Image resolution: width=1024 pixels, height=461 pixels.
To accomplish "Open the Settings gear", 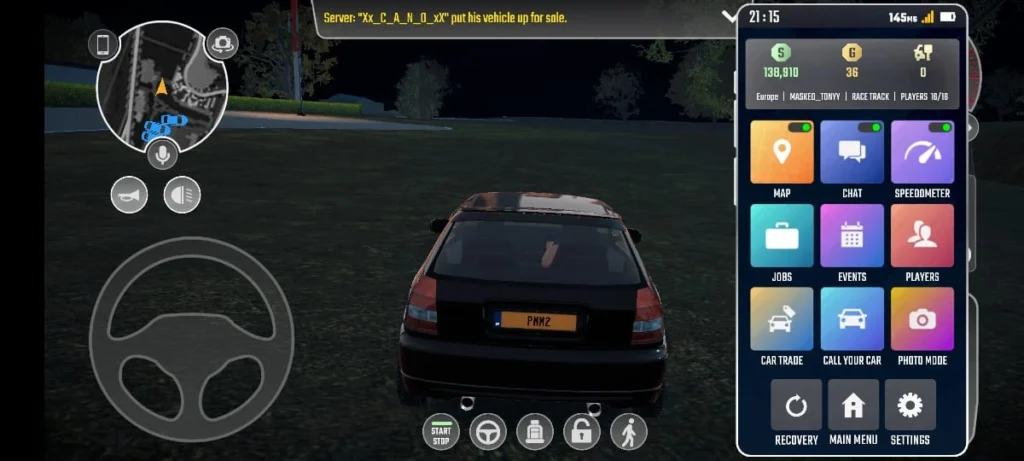I will 910,406.
